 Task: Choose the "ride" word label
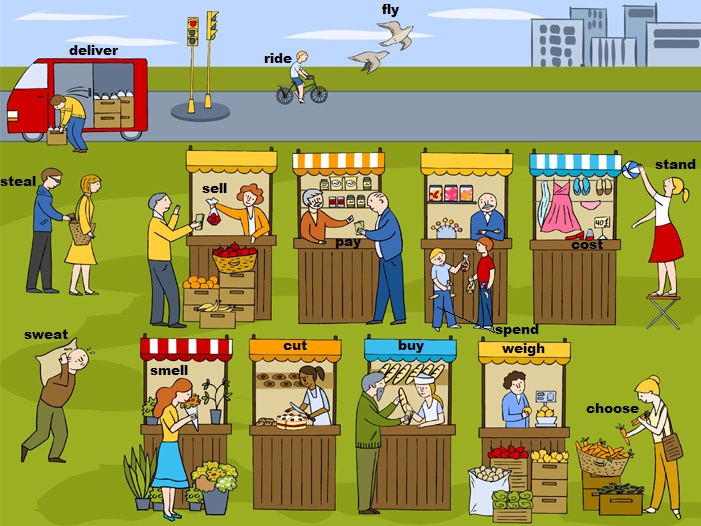[277, 59]
